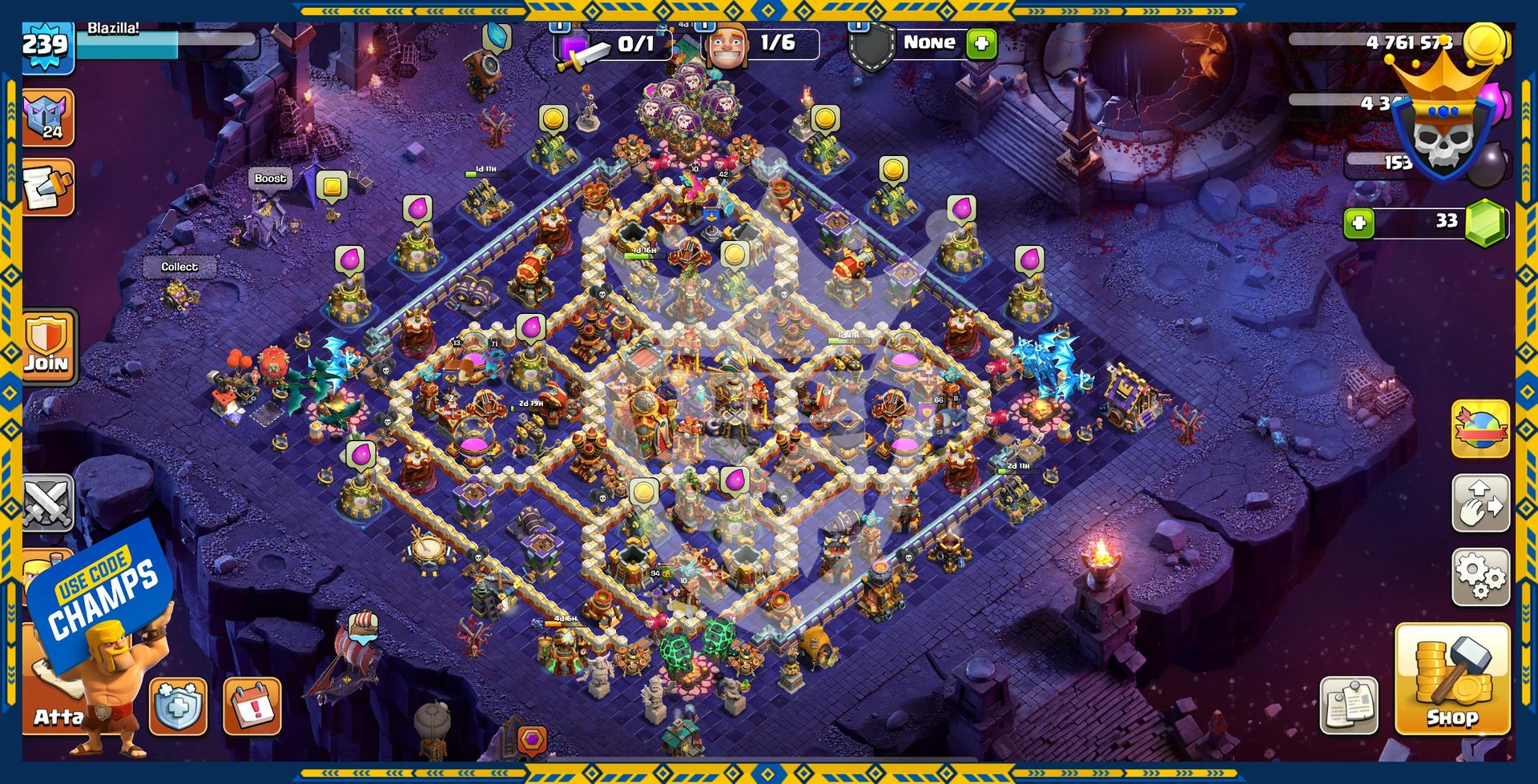Open the Town Hall 24 badge button
The height and width of the screenshot is (784, 1538).
(48, 118)
